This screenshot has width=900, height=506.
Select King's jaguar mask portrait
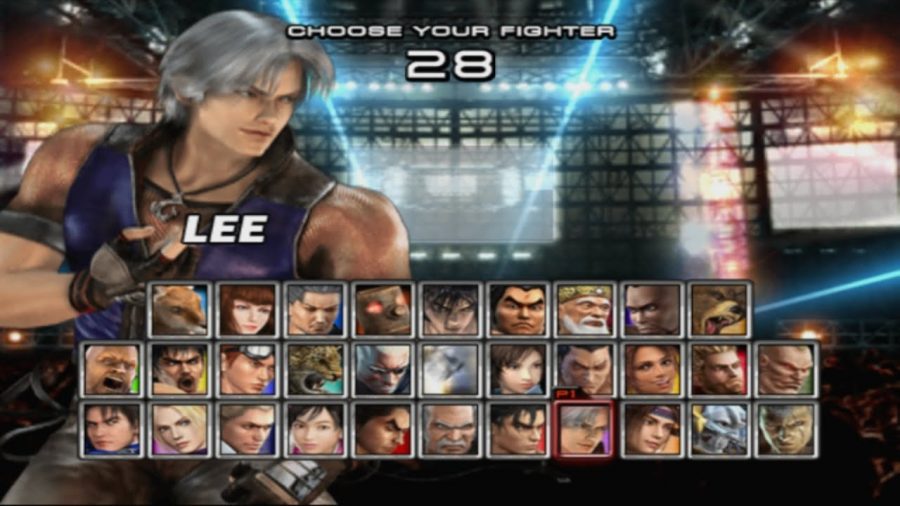click(x=314, y=370)
